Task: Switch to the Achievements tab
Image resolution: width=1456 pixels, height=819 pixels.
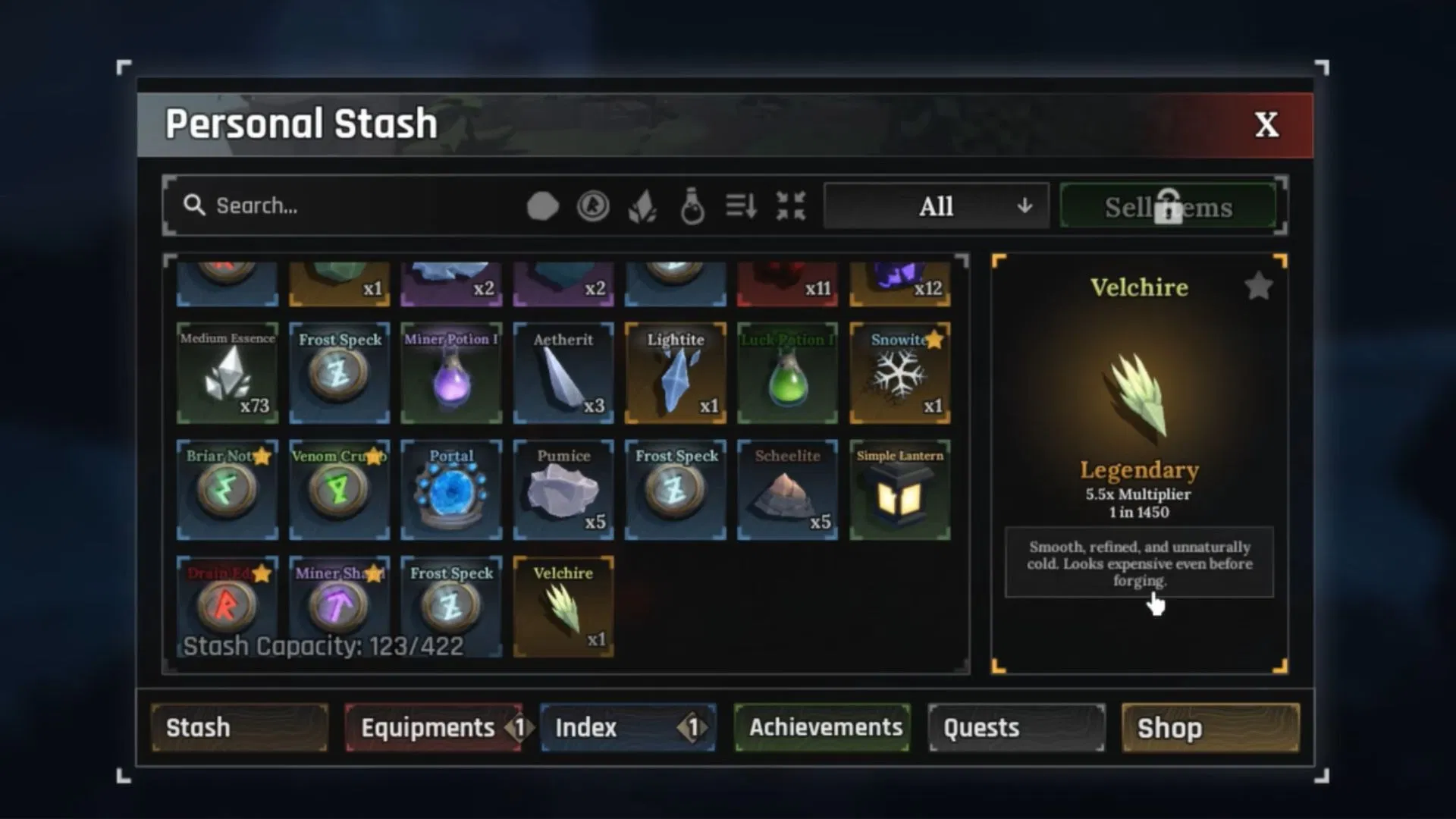Action: (823, 727)
